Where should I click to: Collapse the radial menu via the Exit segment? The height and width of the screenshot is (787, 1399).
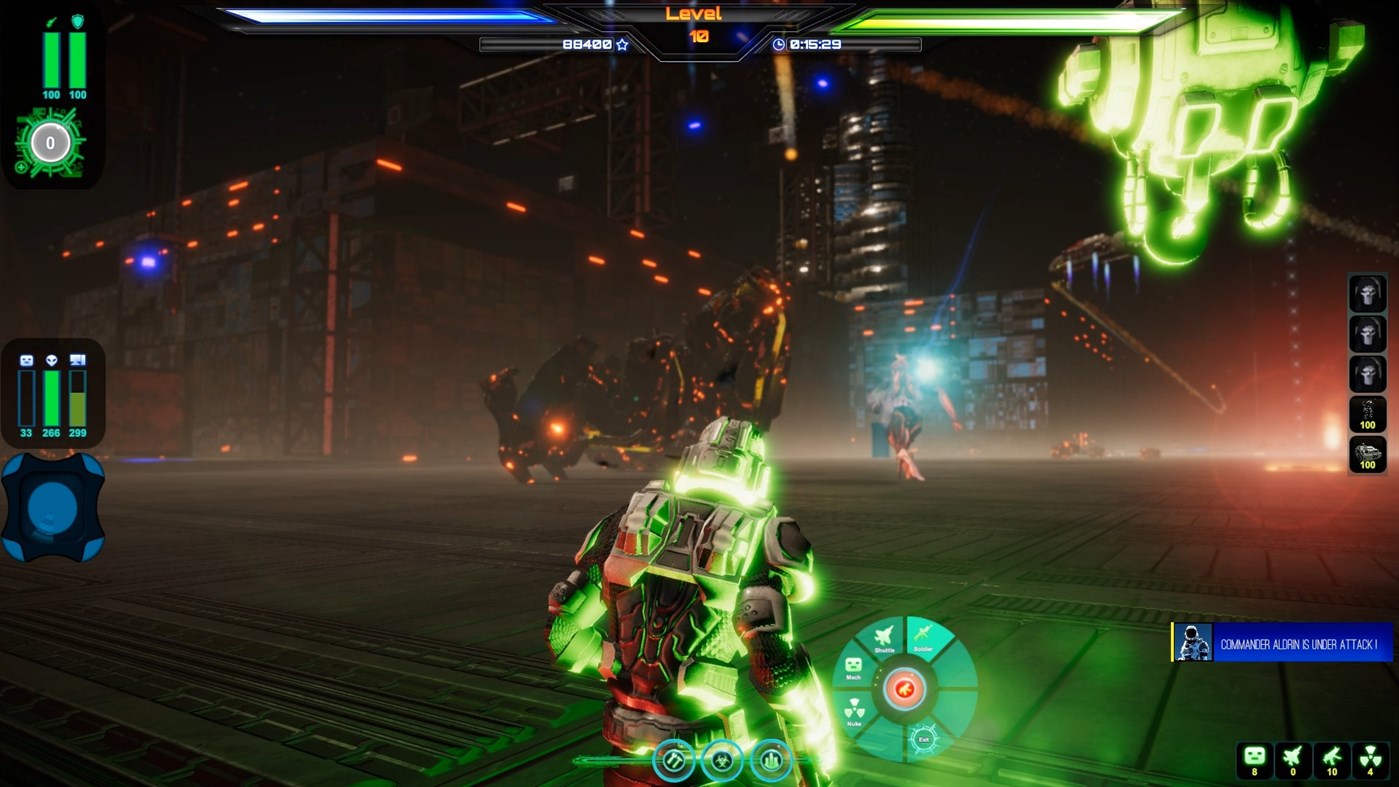(x=925, y=739)
